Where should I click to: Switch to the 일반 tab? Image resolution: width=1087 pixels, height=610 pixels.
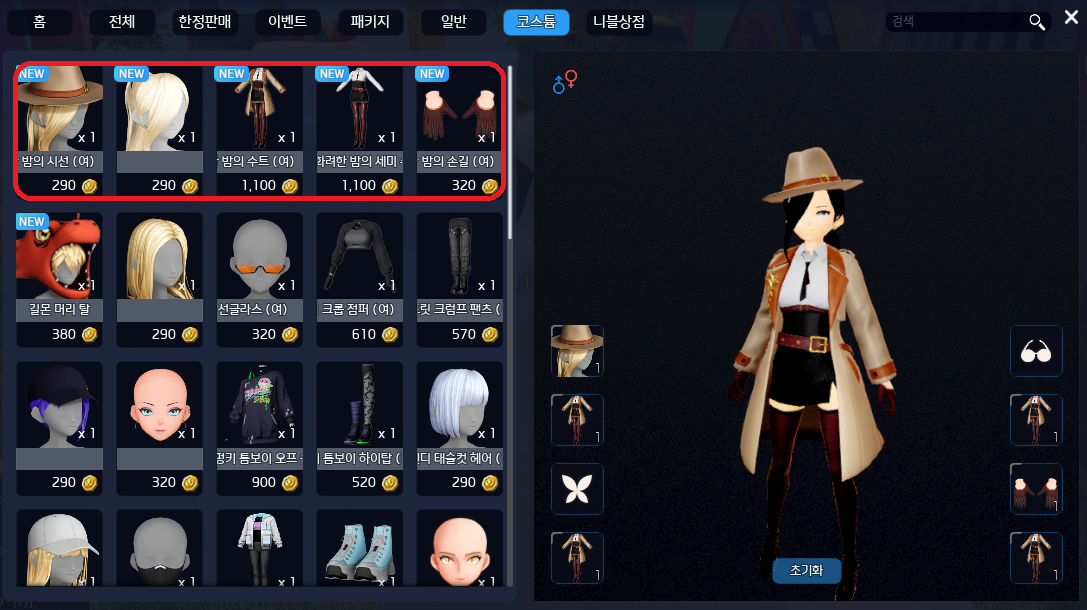453,22
